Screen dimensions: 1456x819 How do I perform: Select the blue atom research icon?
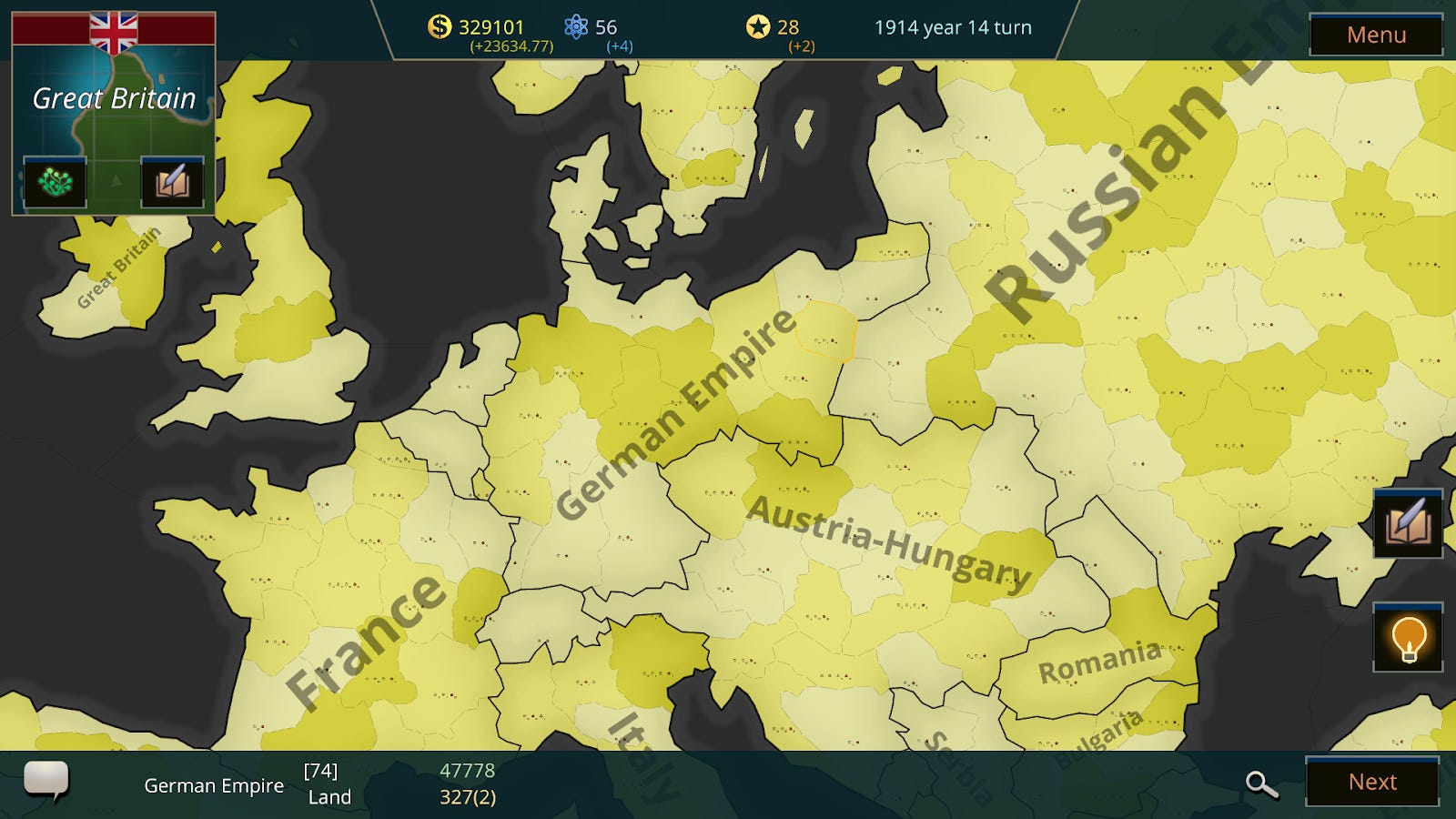pyautogui.click(x=575, y=26)
